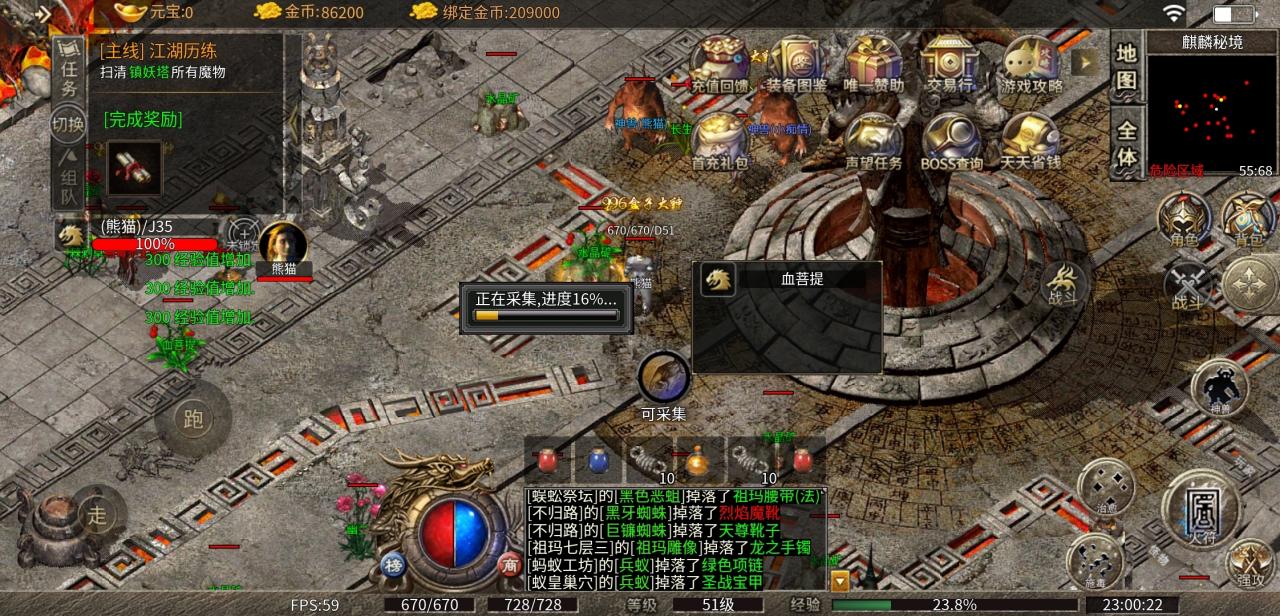The width and height of the screenshot is (1280, 616).
Task: Open the BOSS查询 lookup icon
Action: [x=951, y=140]
